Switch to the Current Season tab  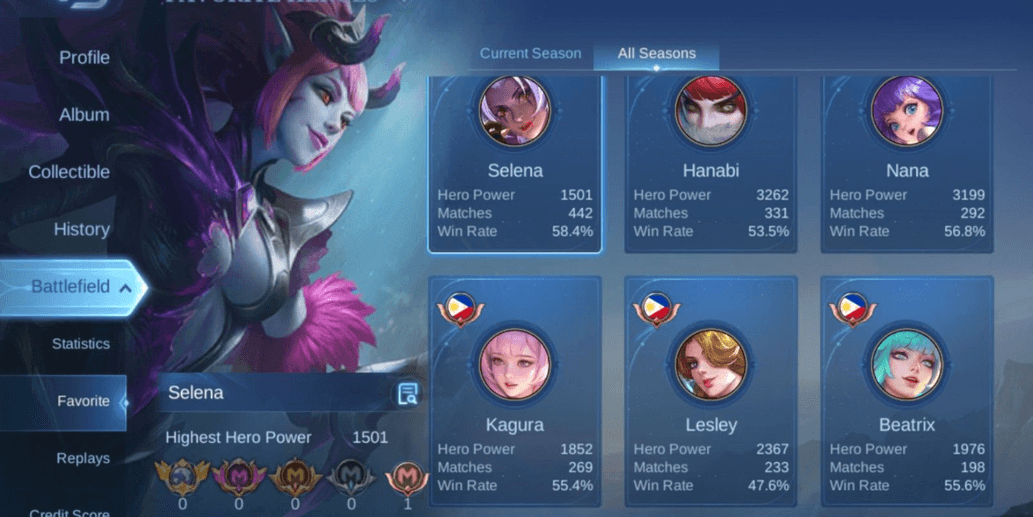(530, 54)
